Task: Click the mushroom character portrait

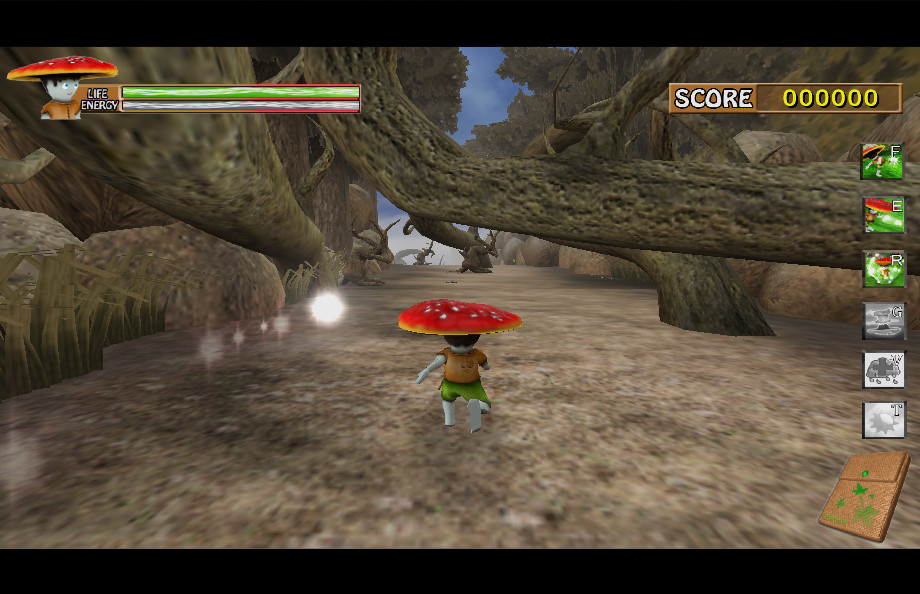Action: (61, 88)
